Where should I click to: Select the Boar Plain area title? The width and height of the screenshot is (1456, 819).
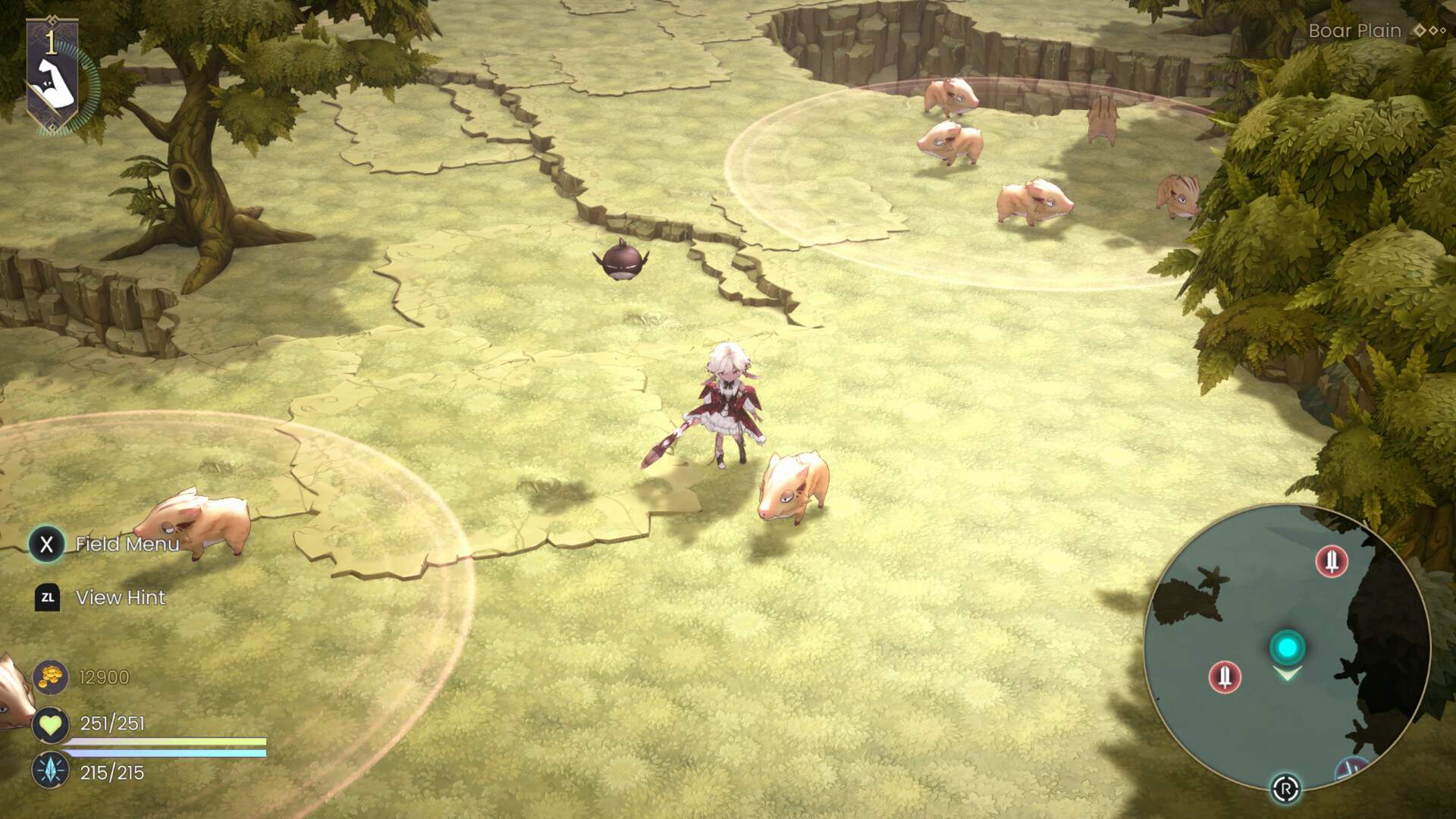(1353, 30)
